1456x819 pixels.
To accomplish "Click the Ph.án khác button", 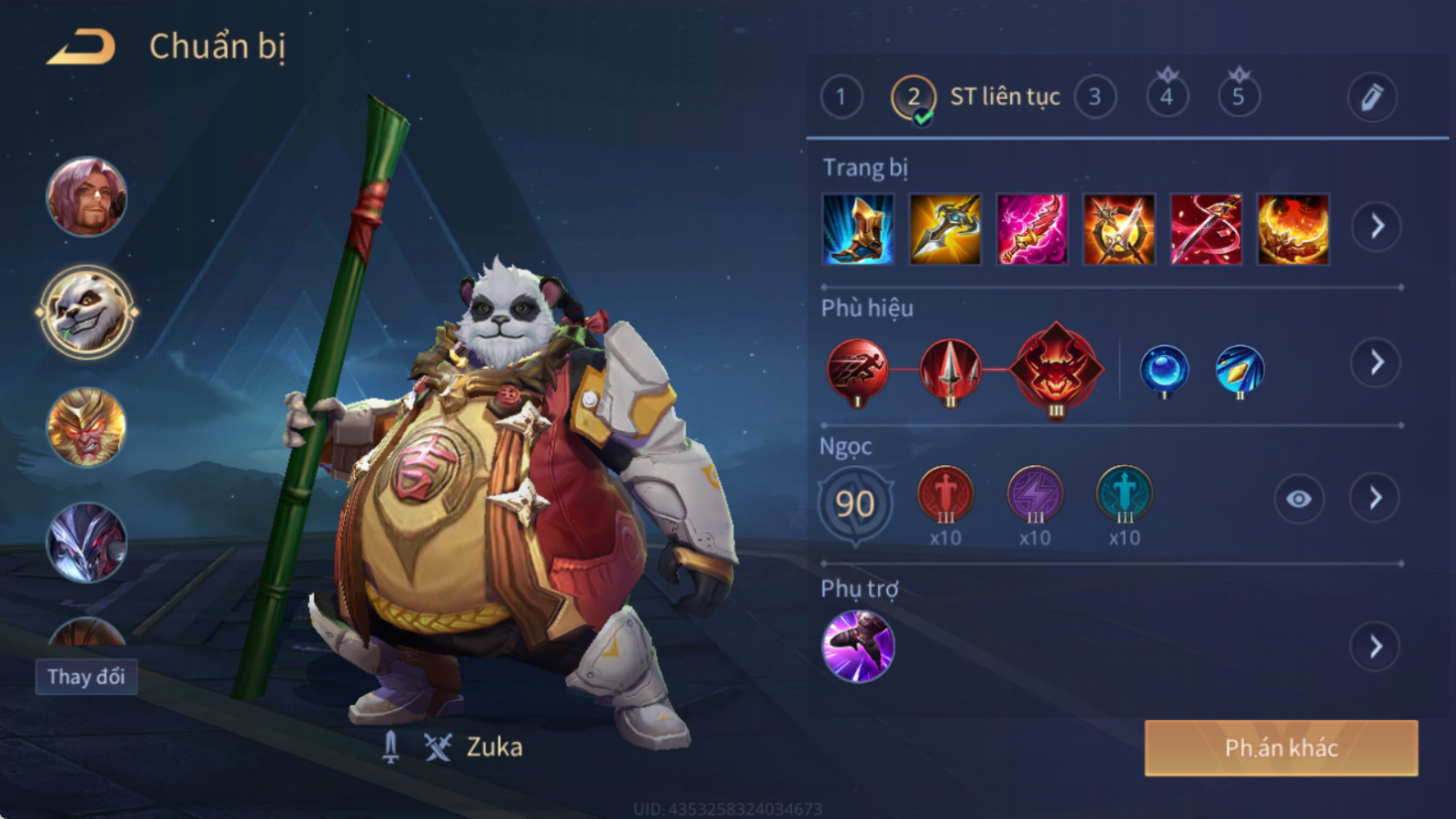I will (1281, 749).
